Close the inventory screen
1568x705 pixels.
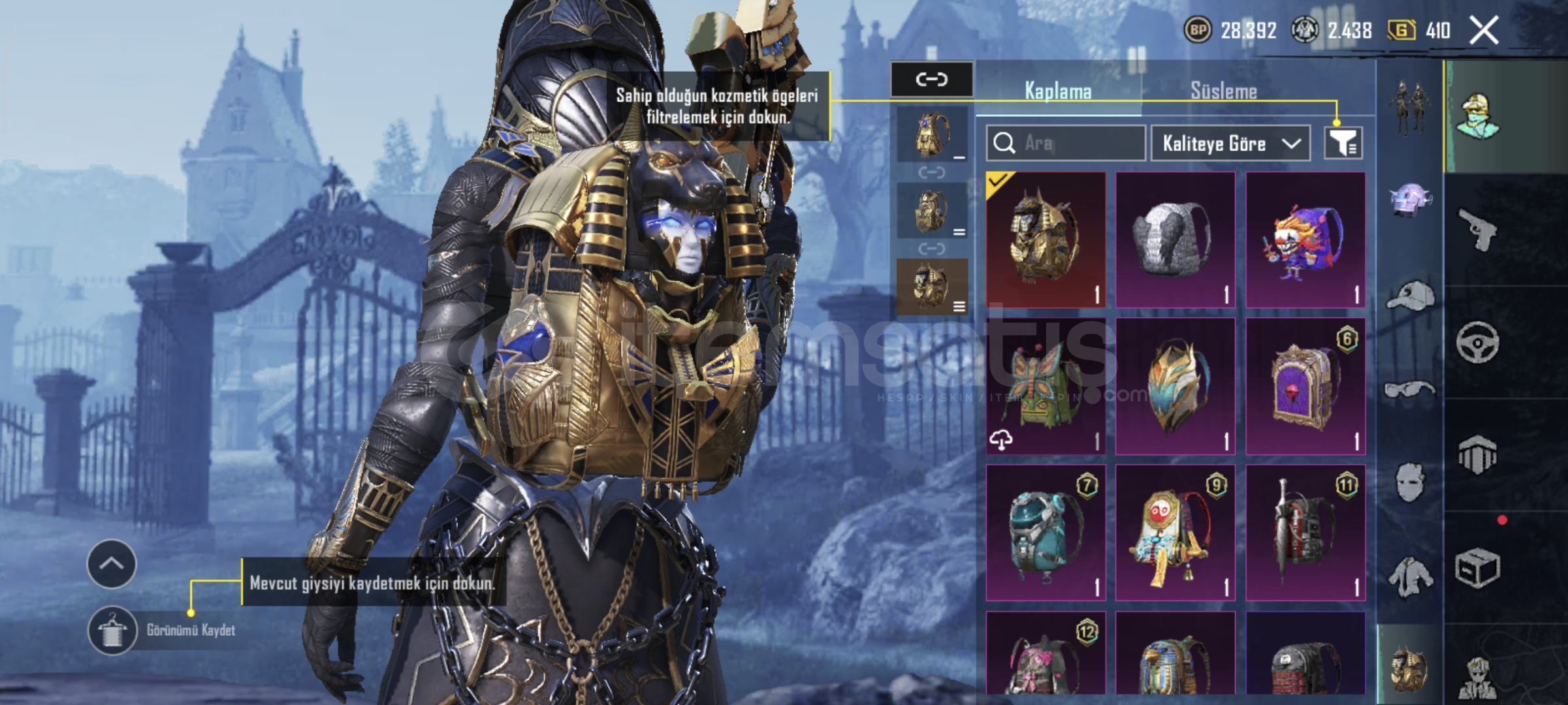(x=1484, y=31)
